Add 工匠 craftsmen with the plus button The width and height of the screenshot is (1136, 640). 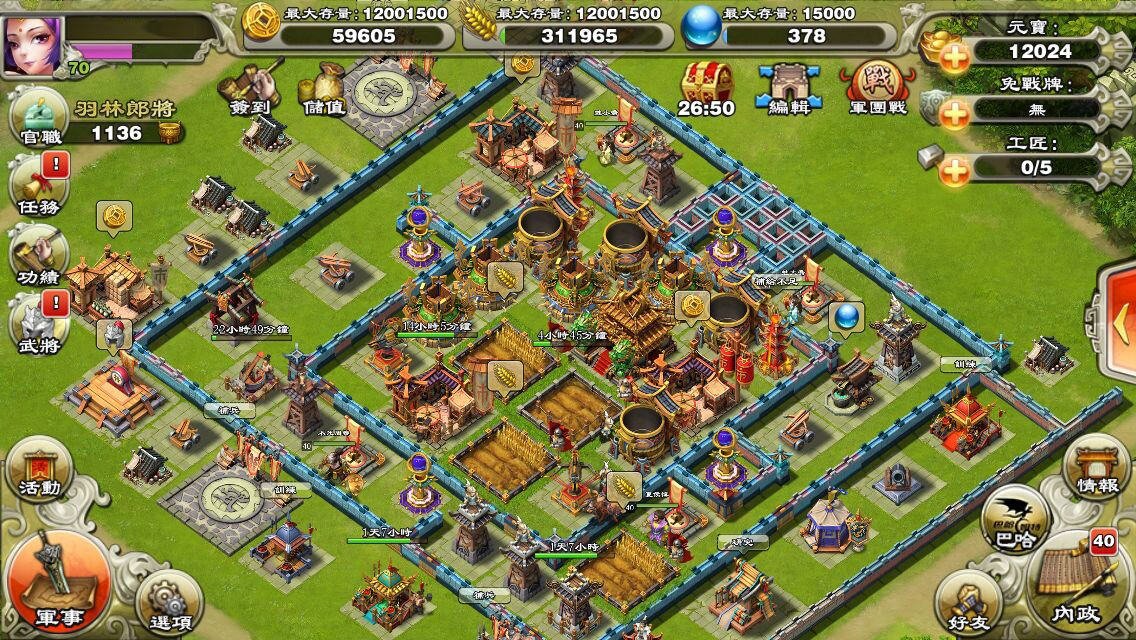tap(955, 170)
